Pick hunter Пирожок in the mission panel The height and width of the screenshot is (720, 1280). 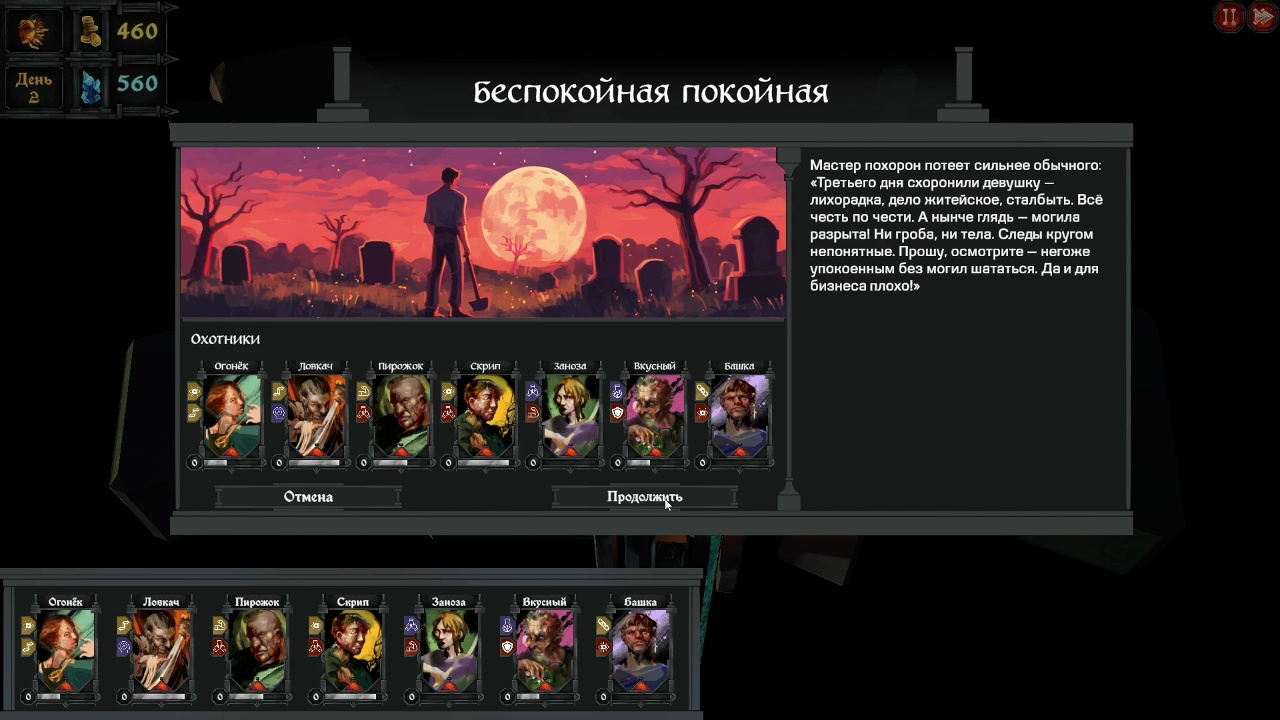point(401,416)
